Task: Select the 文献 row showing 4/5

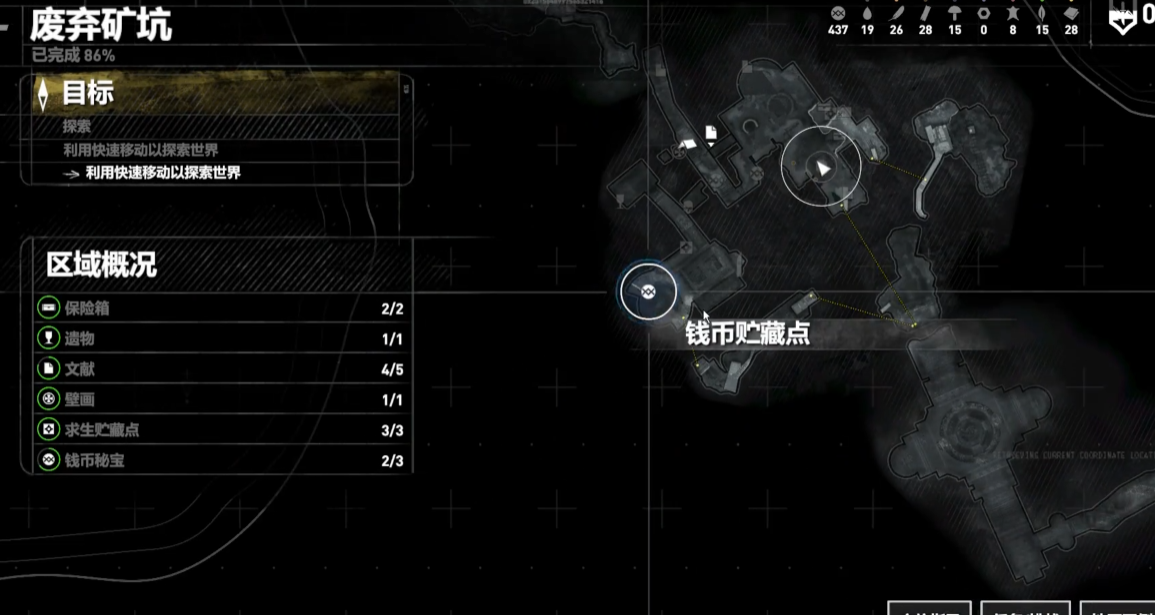Action: point(220,369)
